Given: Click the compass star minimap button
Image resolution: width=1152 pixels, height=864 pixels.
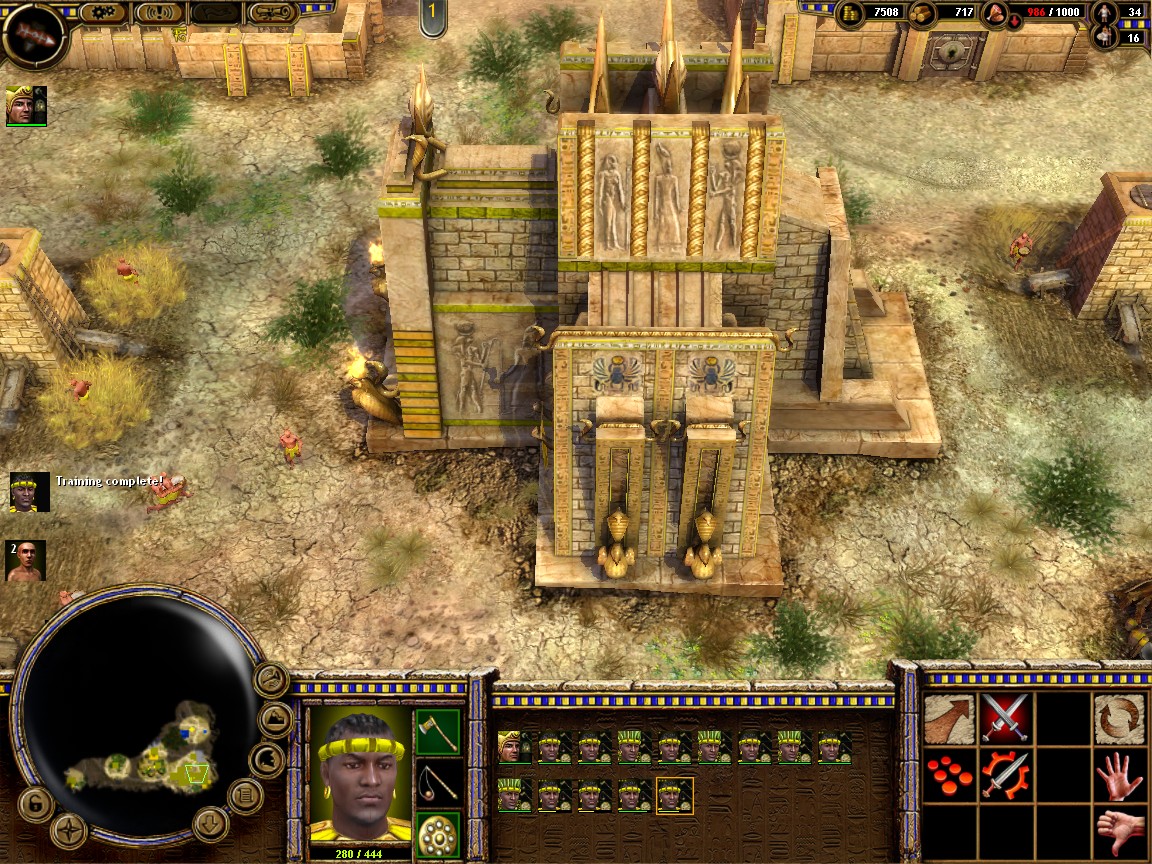Looking at the screenshot, I should click(69, 830).
